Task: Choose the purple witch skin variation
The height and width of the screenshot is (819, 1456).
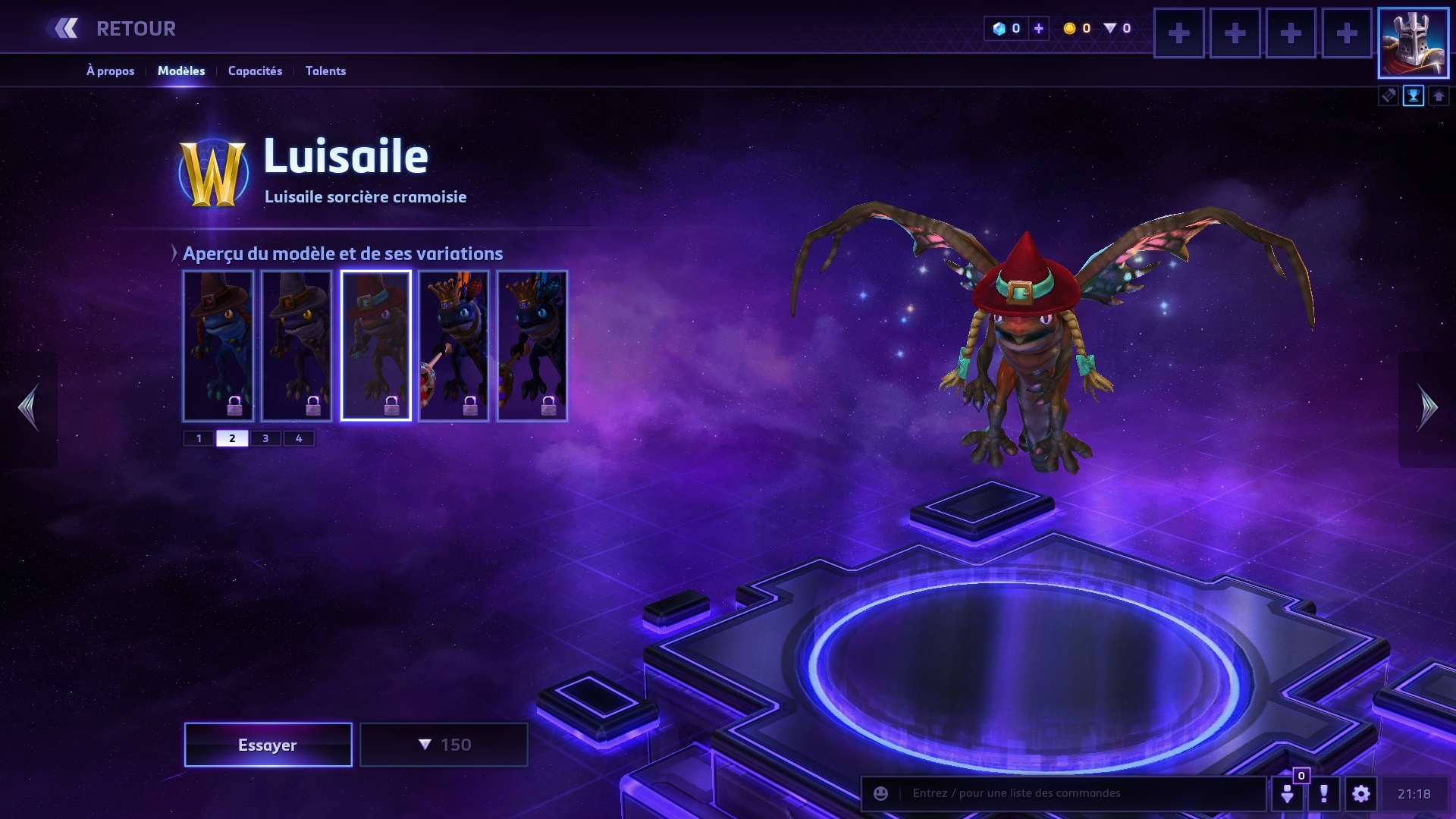Action: tap(297, 345)
